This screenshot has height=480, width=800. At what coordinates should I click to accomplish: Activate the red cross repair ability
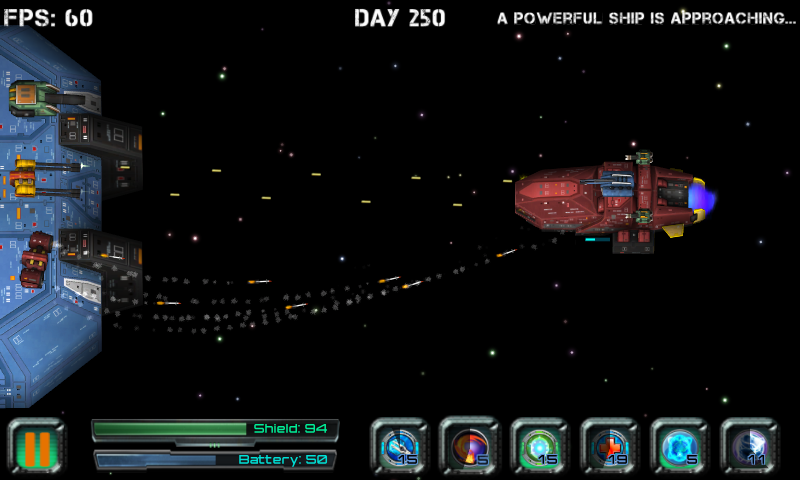pos(609,446)
